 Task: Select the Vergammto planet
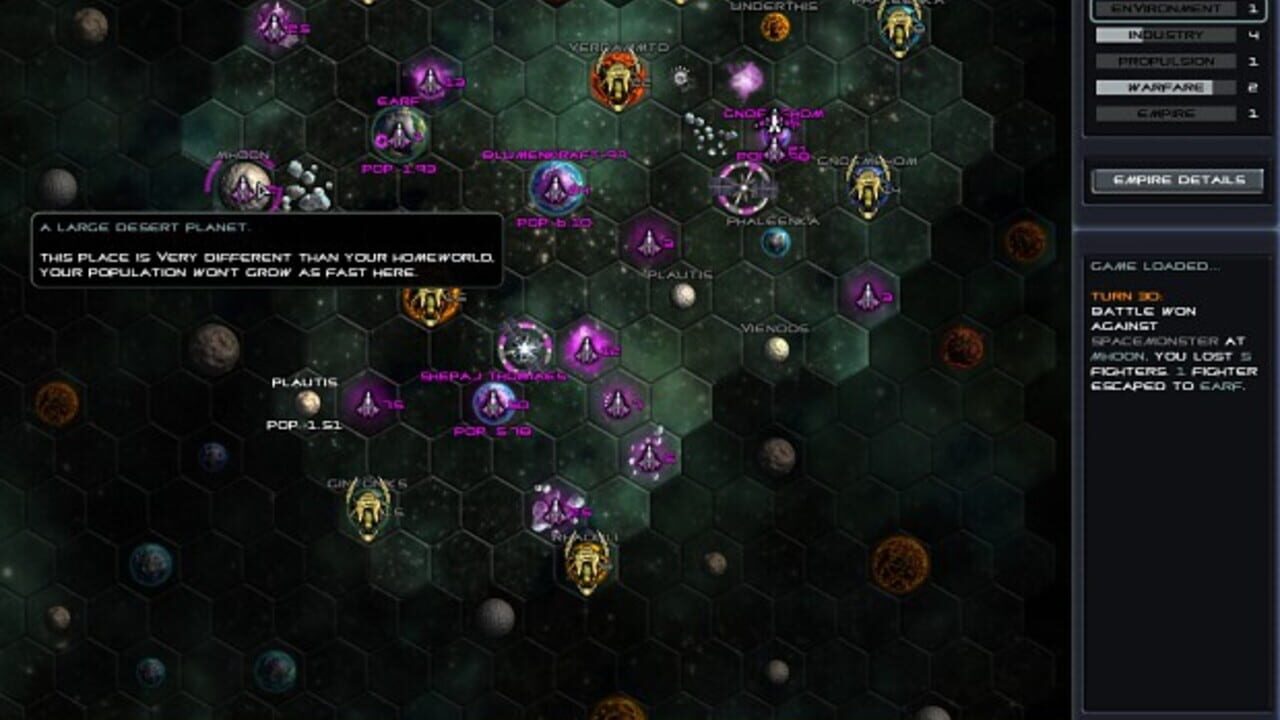(616, 80)
